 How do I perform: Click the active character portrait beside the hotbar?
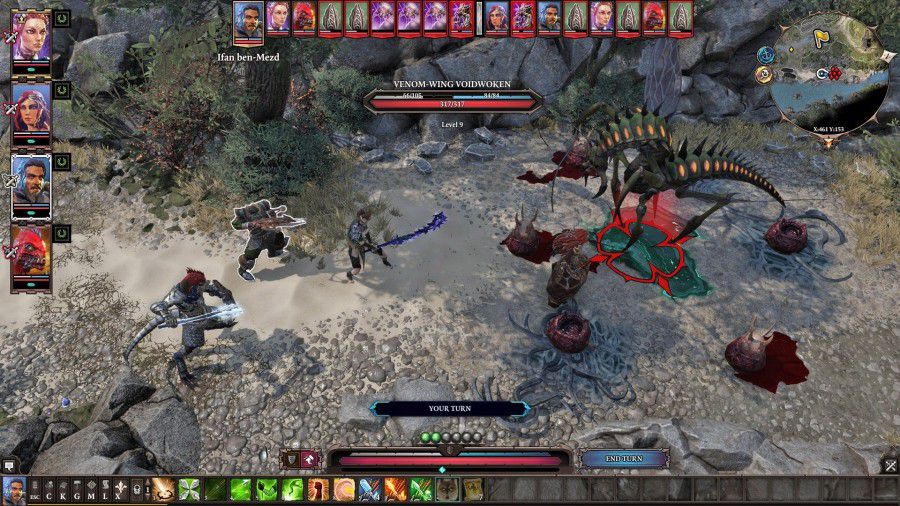pyautogui.click(x=14, y=490)
